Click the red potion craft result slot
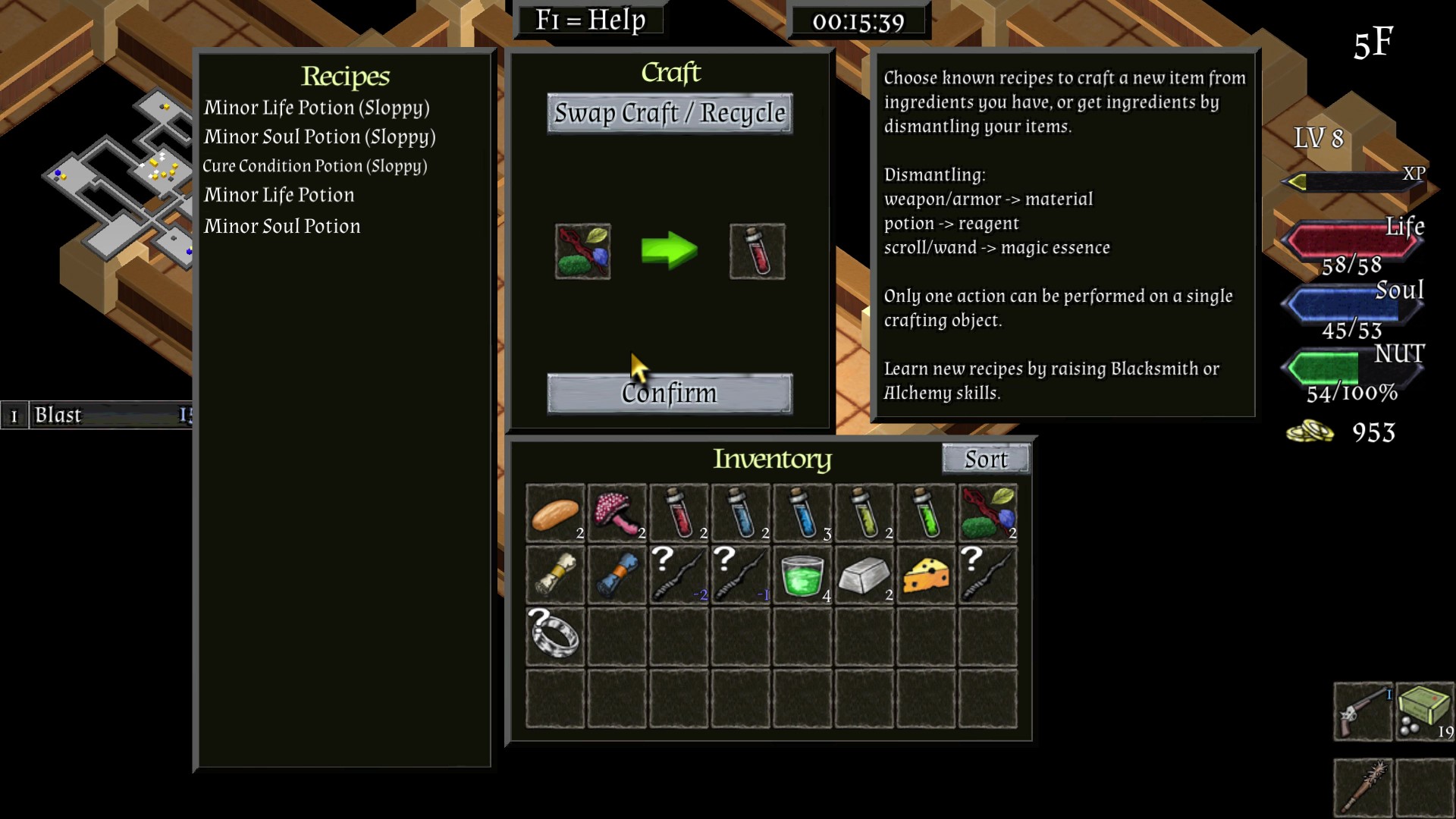Image resolution: width=1456 pixels, height=819 pixels. [757, 251]
